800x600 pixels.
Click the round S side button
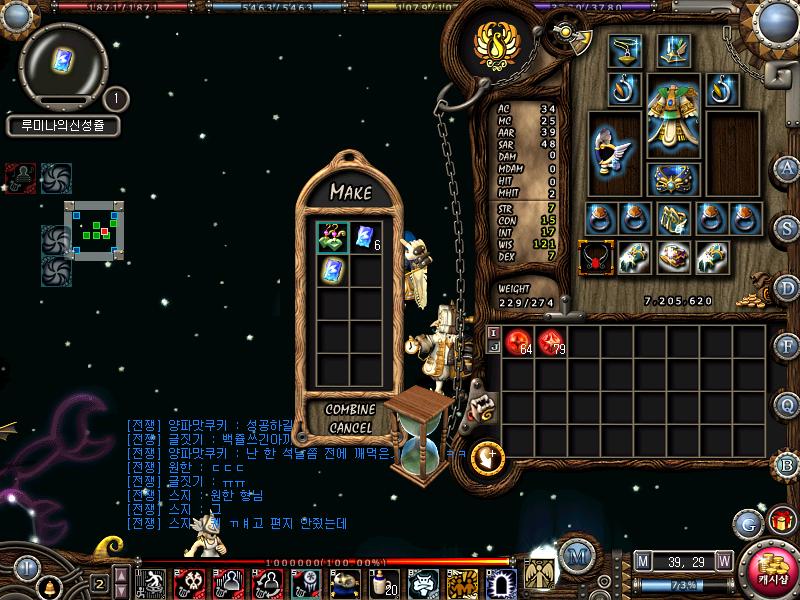pyautogui.click(x=787, y=227)
